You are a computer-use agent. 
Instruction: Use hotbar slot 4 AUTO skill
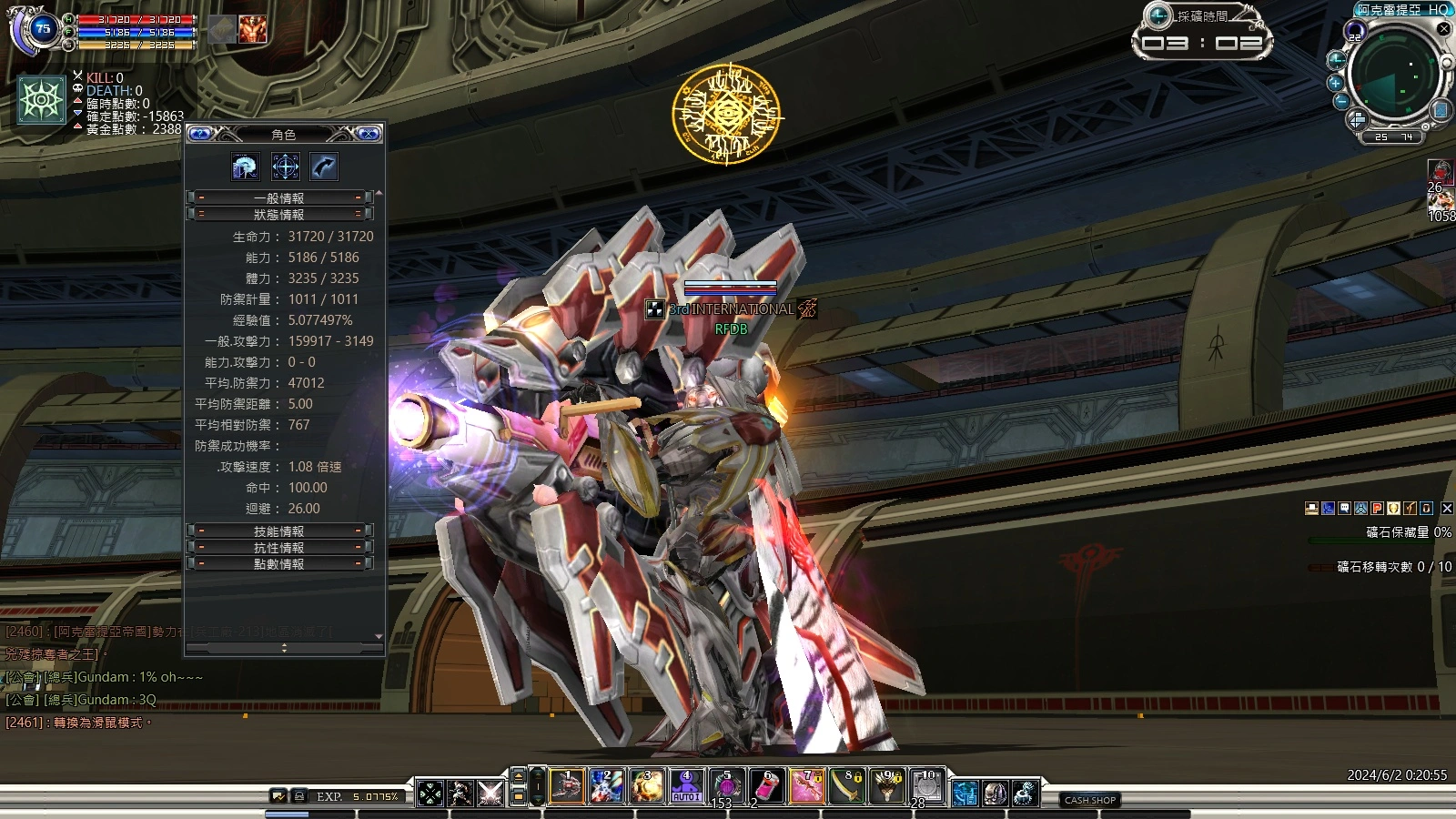tap(686, 786)
